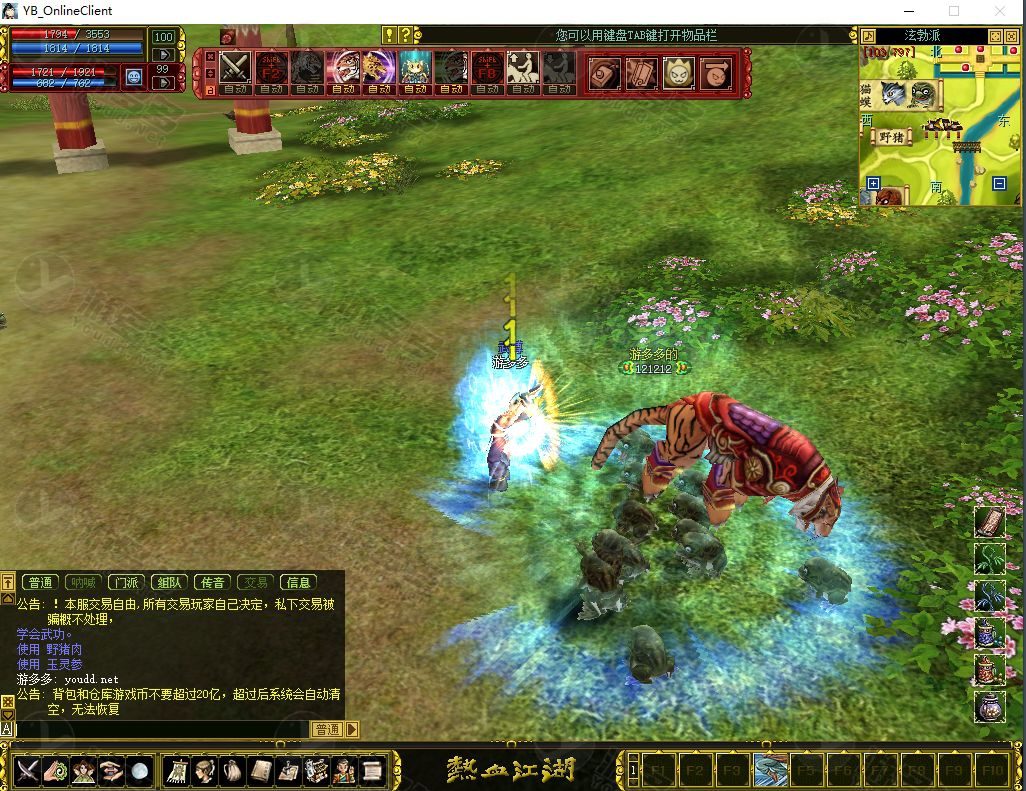Click the chat text input field
1026x791 pixels.
coord(160,729)
